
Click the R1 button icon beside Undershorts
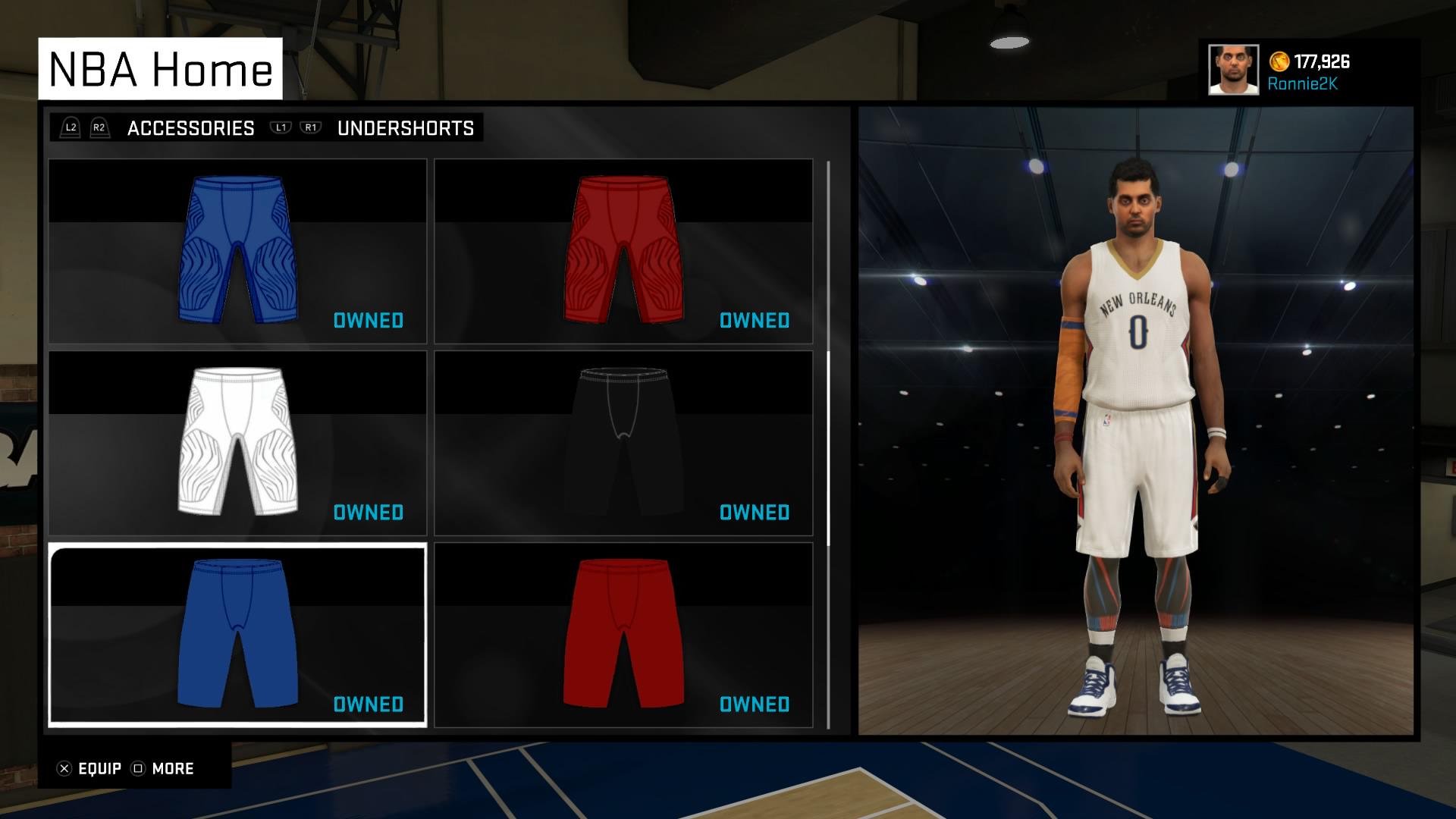311,127
